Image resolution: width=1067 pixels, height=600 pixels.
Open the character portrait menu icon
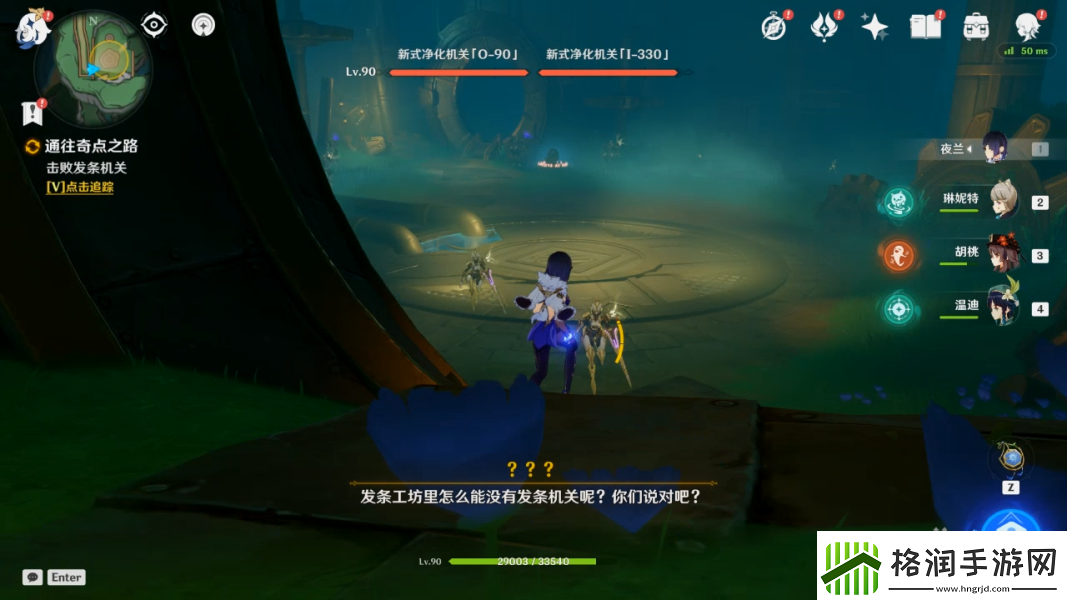point(1027,27)
